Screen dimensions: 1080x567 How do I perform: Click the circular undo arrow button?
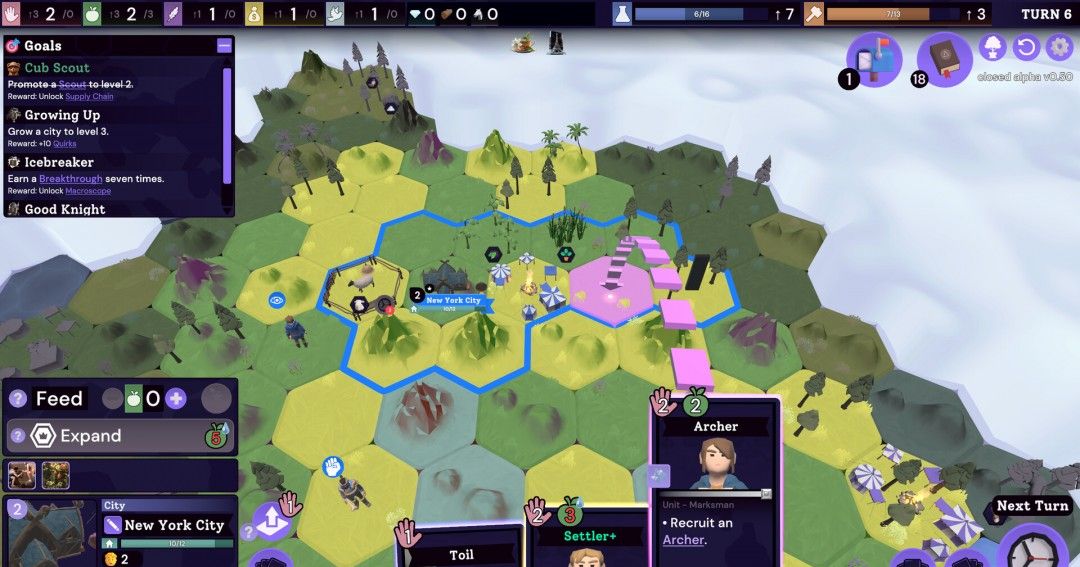point(1025,47)
